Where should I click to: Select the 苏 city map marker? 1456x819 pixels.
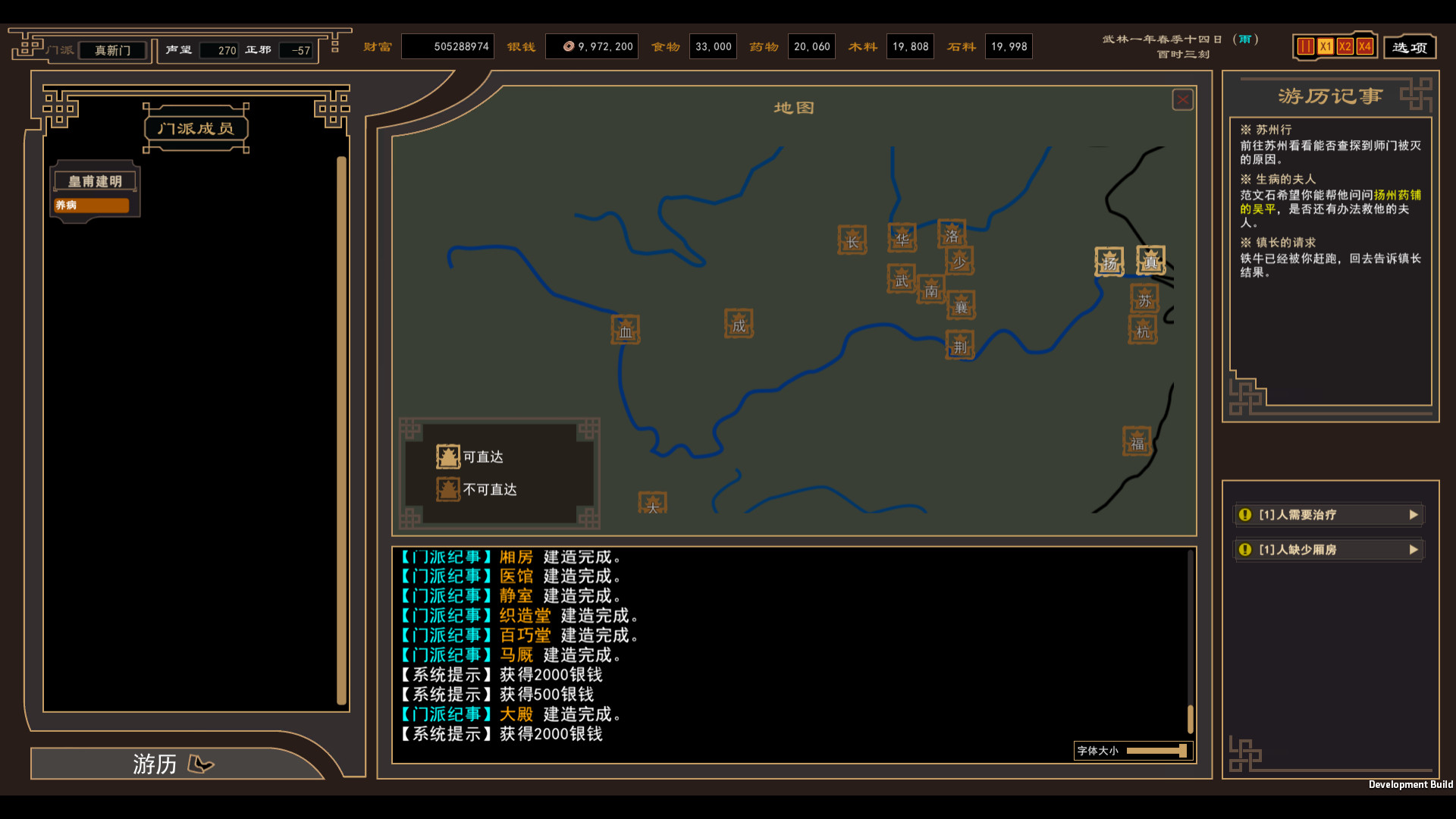pos(1144,300)
